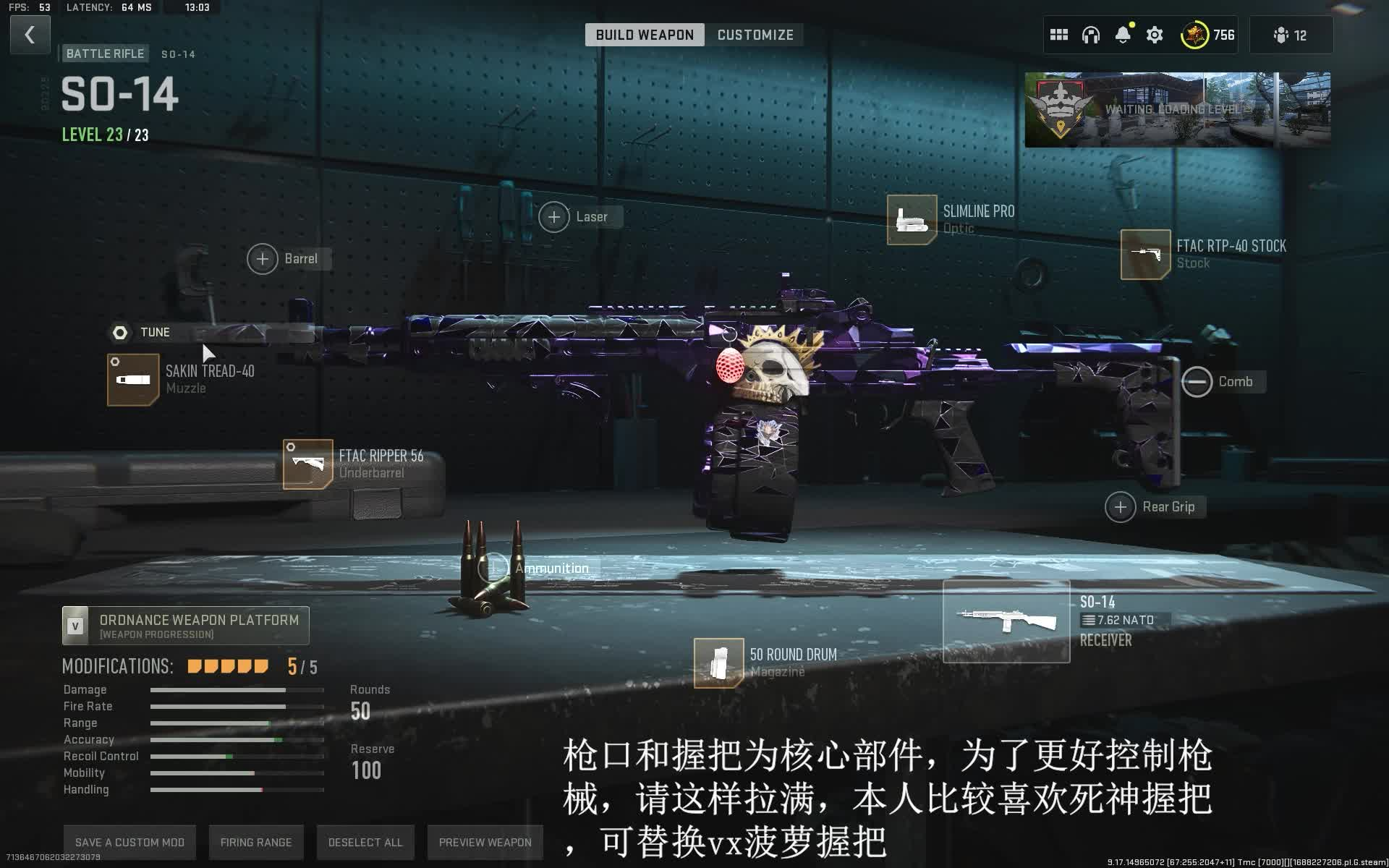Switch to the CUSTOMIZE tab
1389x868 pixels.
pyautogui.click(x=755, y=35)
